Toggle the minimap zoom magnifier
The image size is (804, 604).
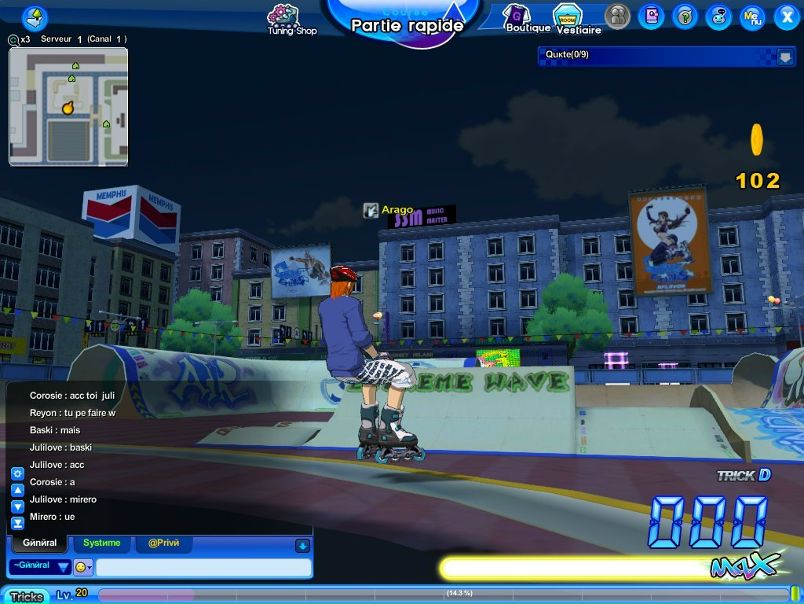tap(14, 40)
